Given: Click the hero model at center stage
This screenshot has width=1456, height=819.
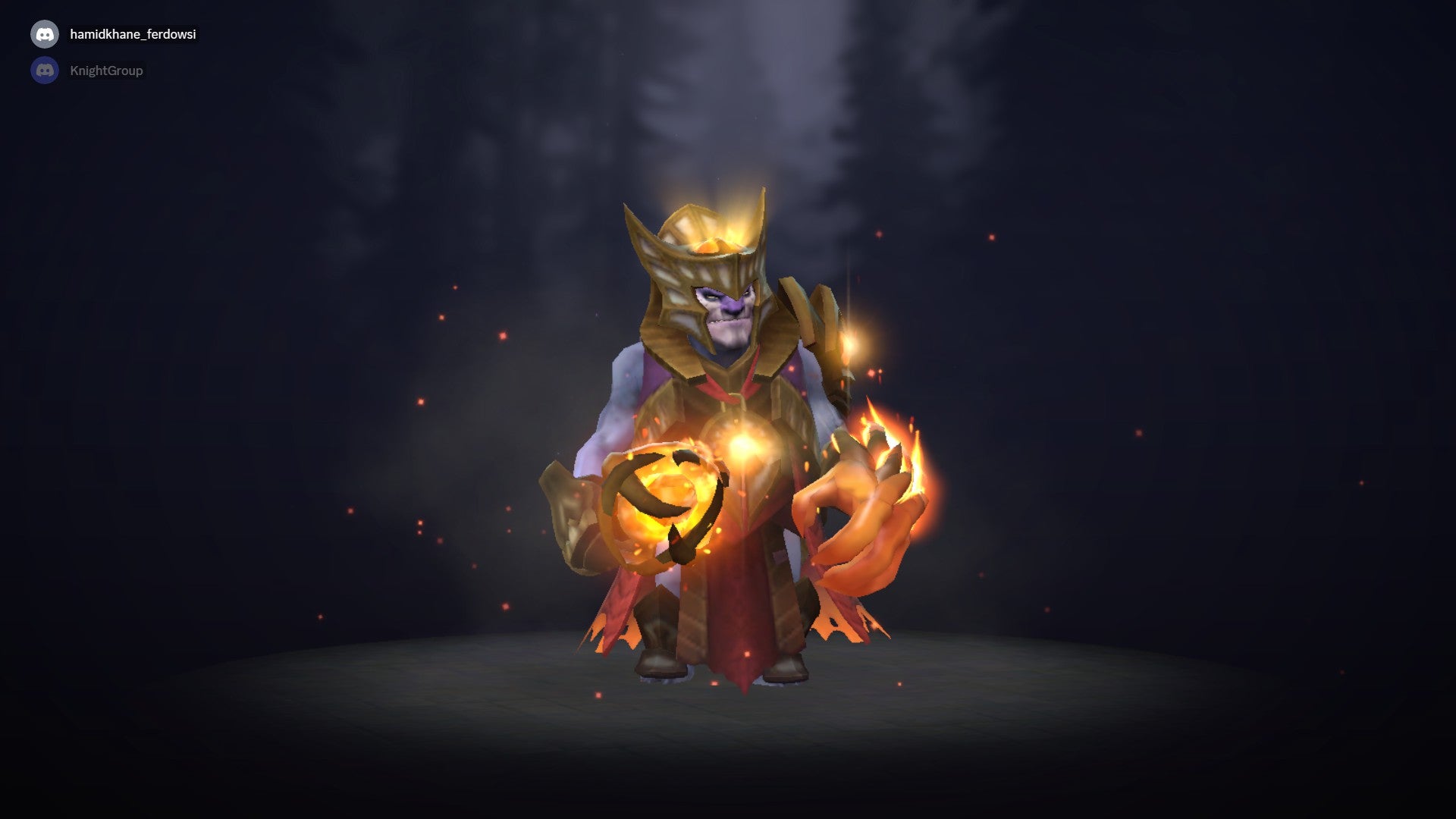Looking at the screenshot, I should click(728, 455).
